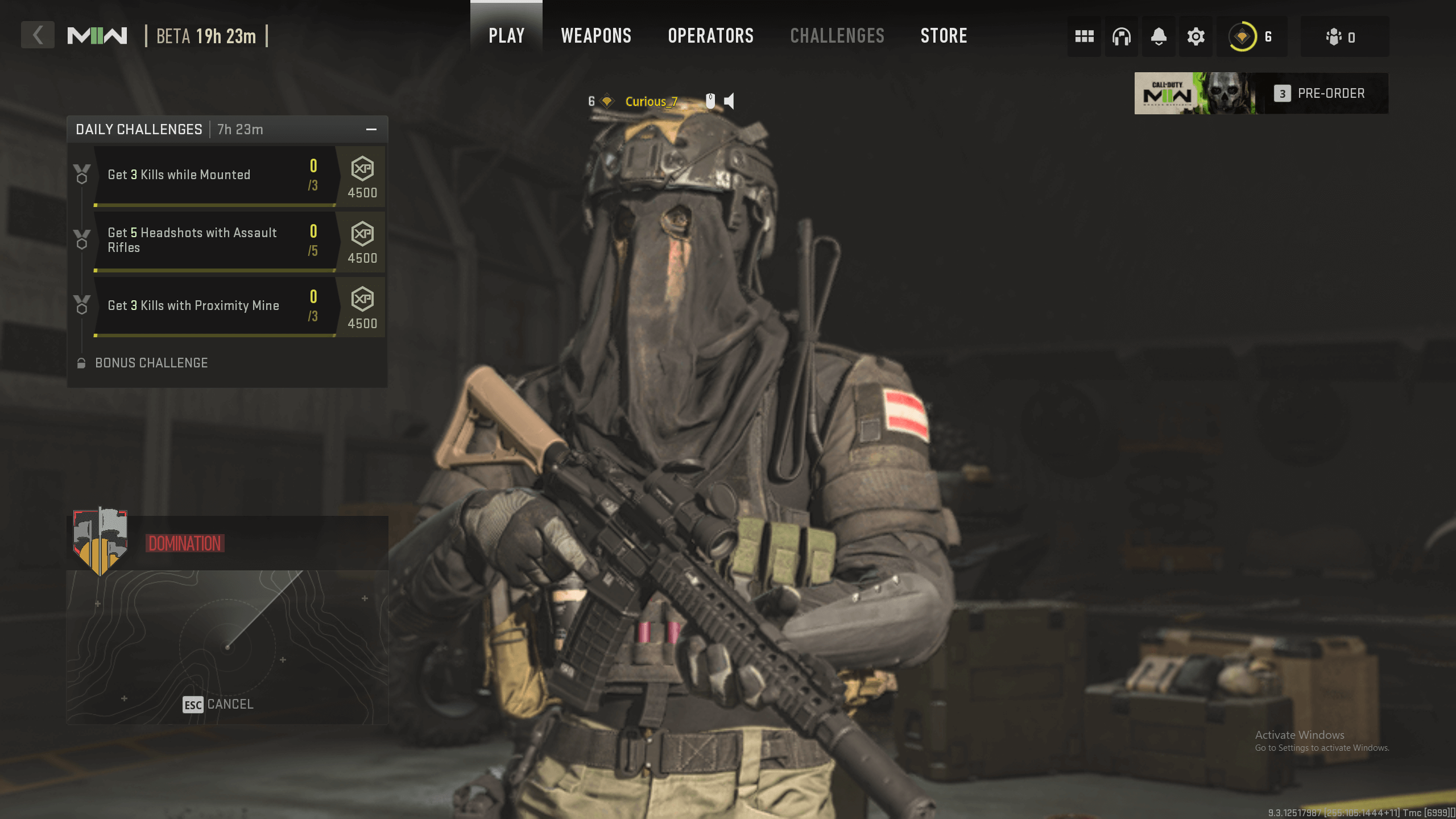Visit the Store tab
The height and width of the screenshot is (819, 1456).
pos(944,35)
